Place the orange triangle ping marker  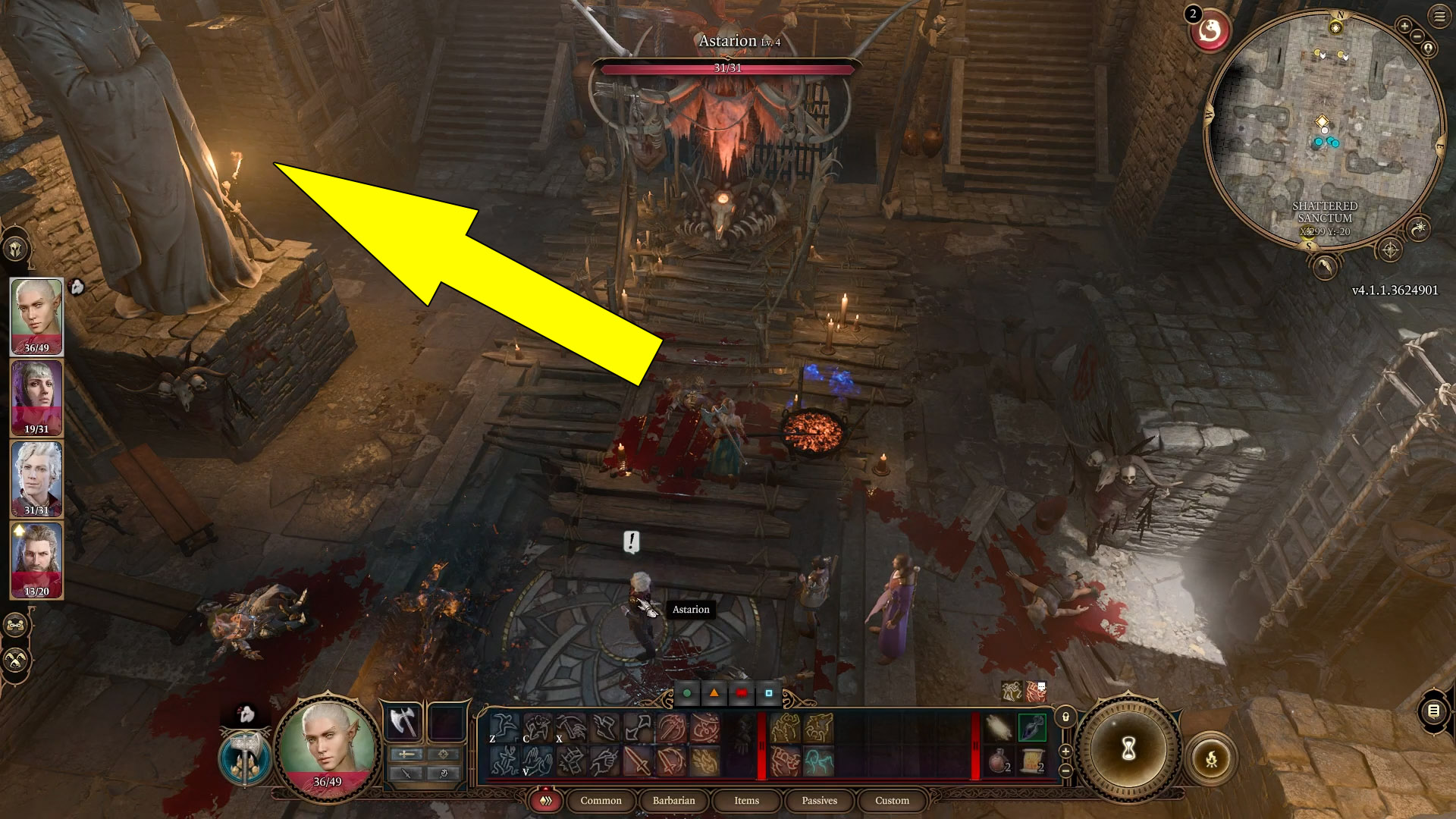(714, 692)
